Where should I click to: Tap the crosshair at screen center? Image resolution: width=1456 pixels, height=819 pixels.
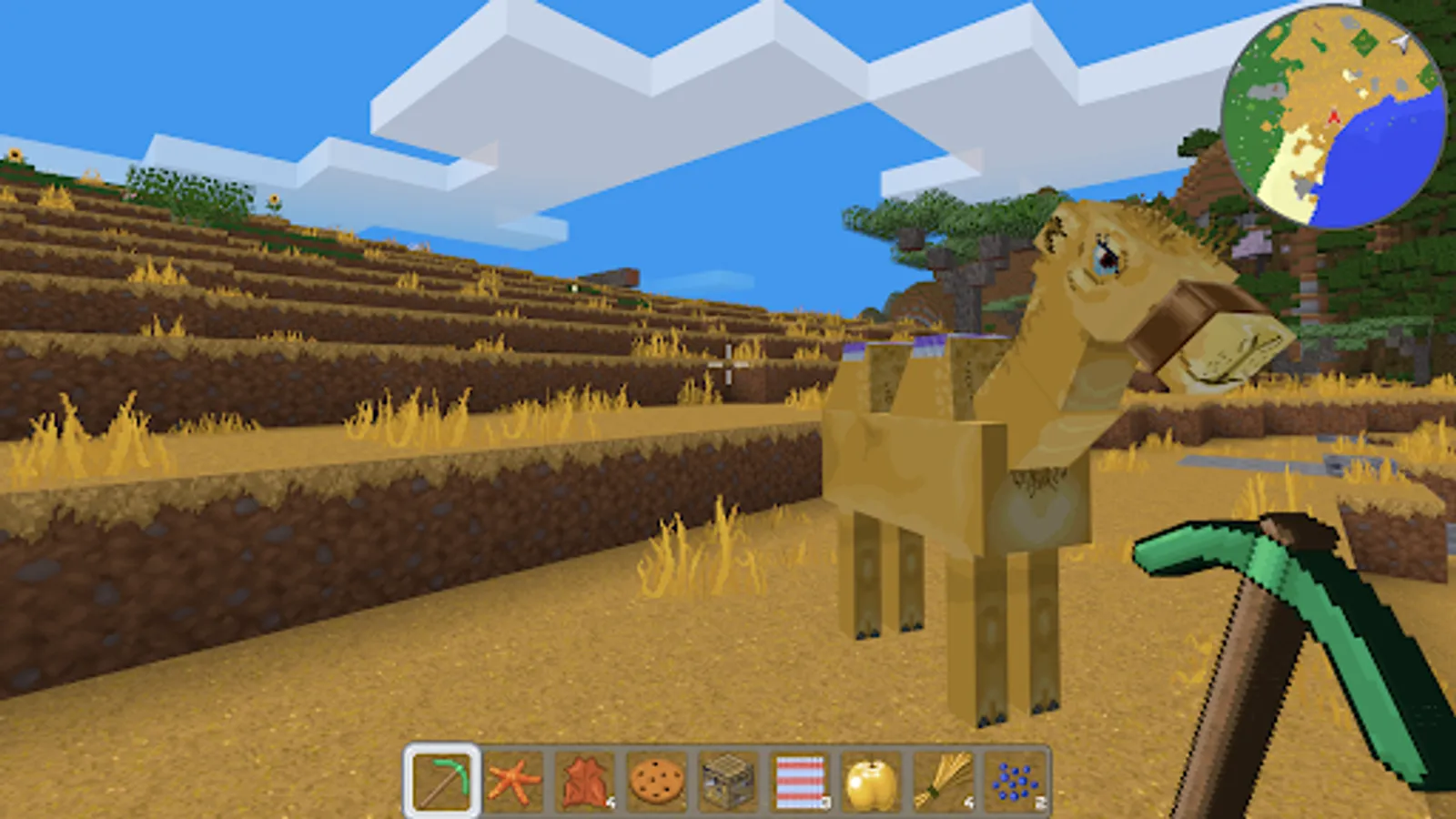click(728, 364)
